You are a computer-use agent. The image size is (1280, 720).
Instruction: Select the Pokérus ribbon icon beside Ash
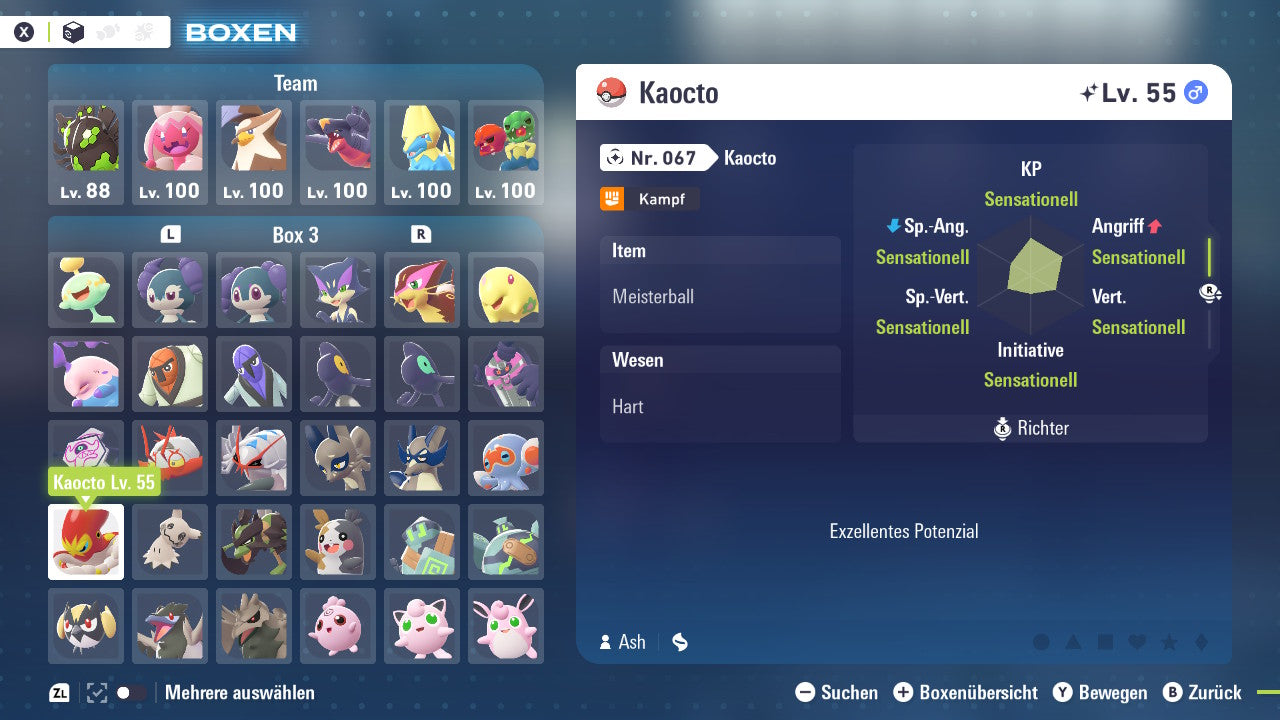coord(679,642)
